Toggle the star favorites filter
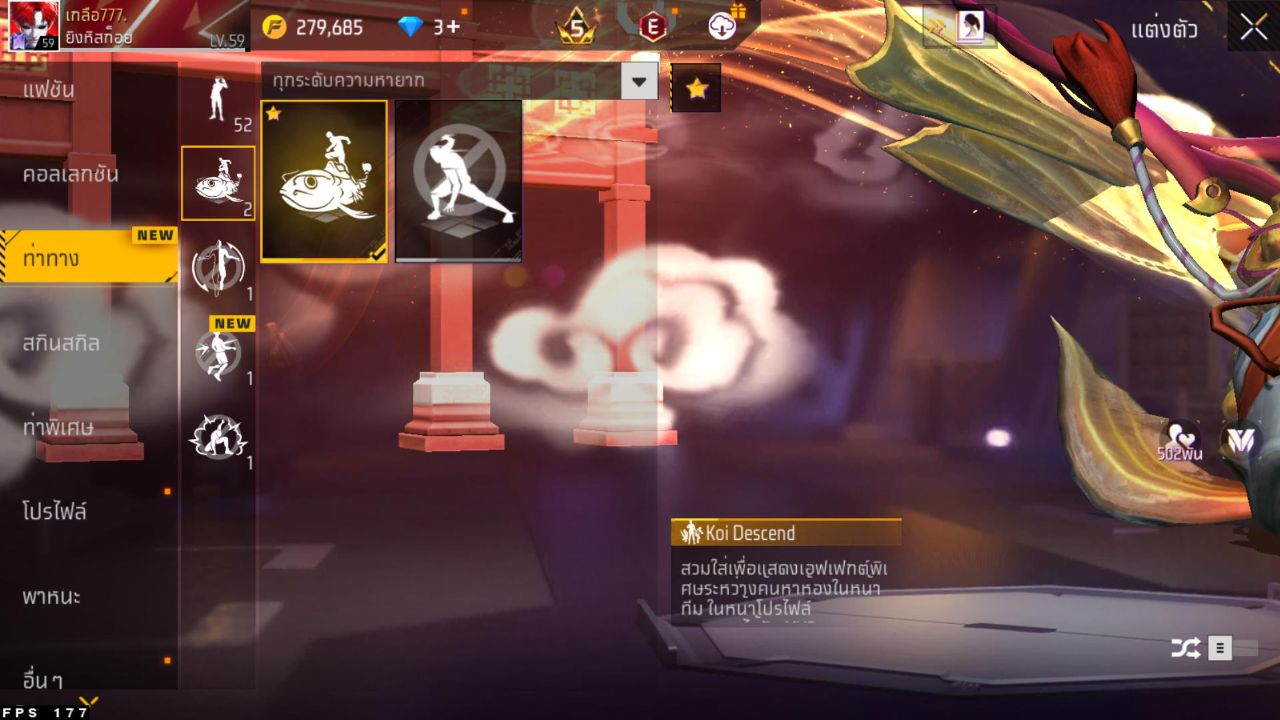This screenshot has height=720, width=1280. pos(696,88)
